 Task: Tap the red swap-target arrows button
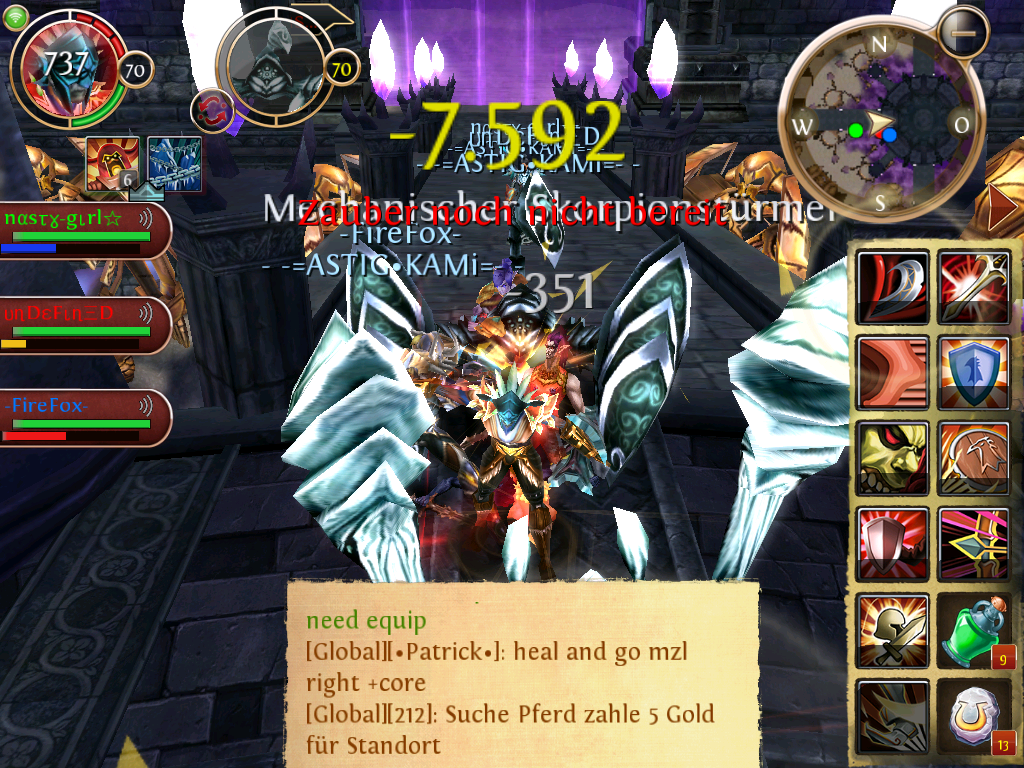(211, 110)
